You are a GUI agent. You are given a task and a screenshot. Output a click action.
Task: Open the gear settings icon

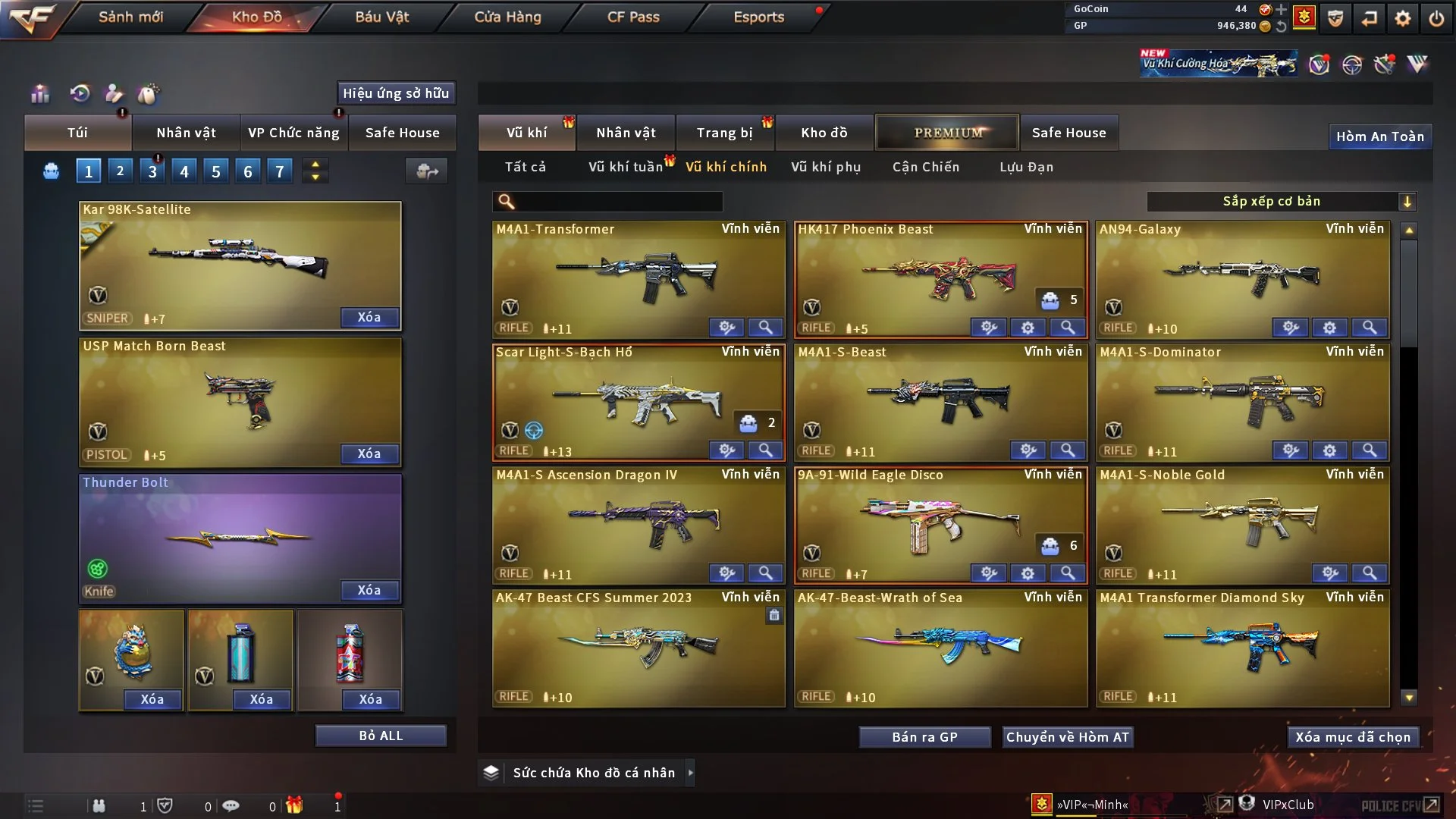click(x=1403, y=17)
